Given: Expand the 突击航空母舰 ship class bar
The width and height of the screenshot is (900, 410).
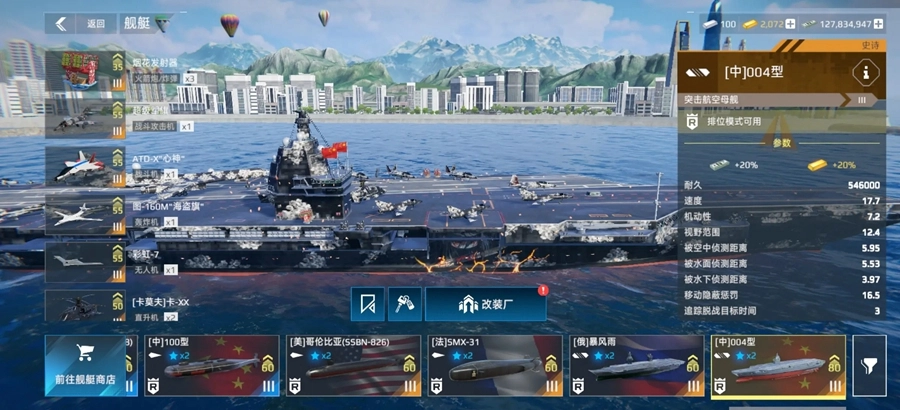Looking at the screenshot, I should (x=780, y=100).
